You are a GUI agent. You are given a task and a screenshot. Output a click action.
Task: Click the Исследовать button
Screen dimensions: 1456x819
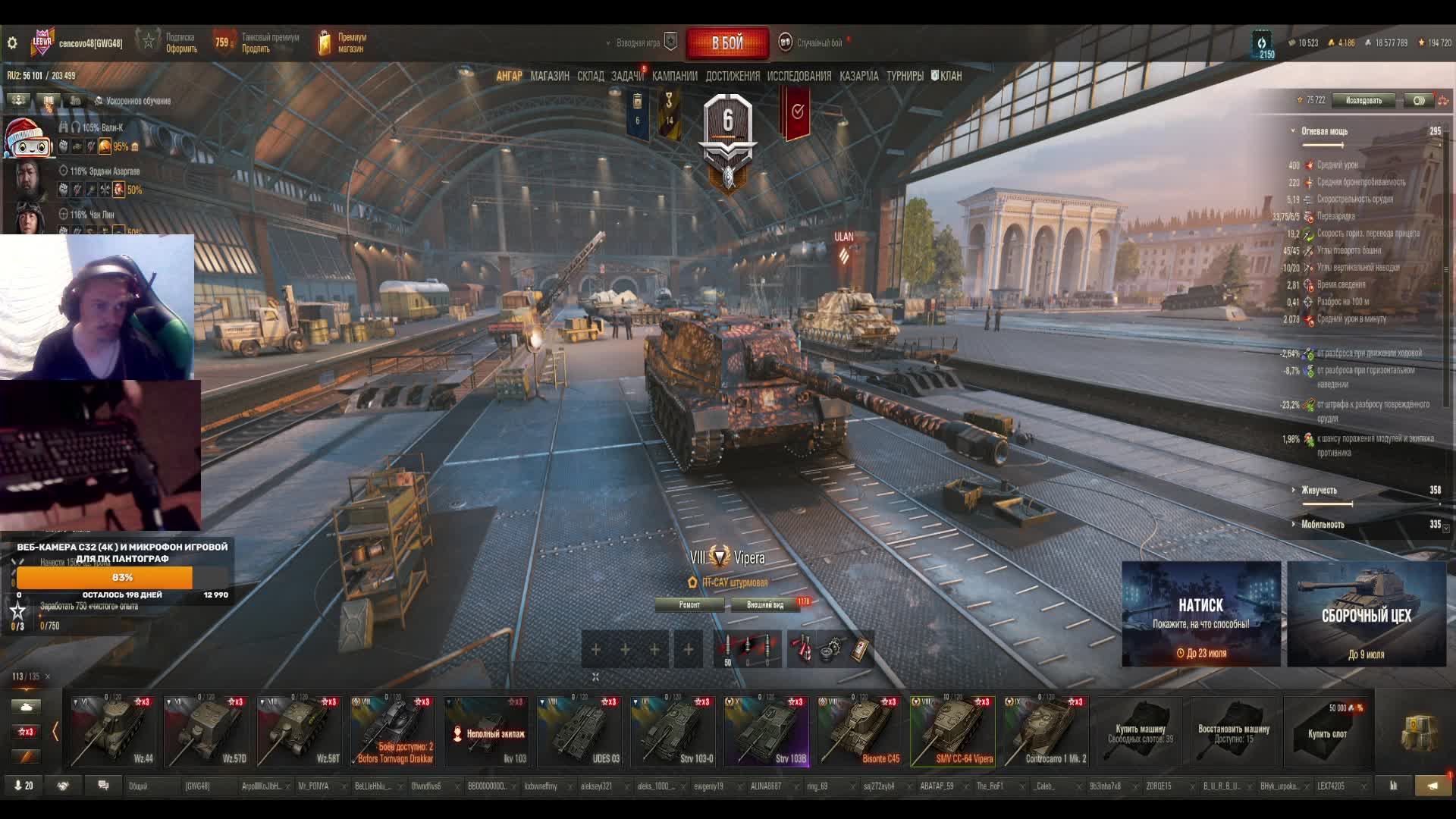pyautogui.click(x=1363, y=100)
